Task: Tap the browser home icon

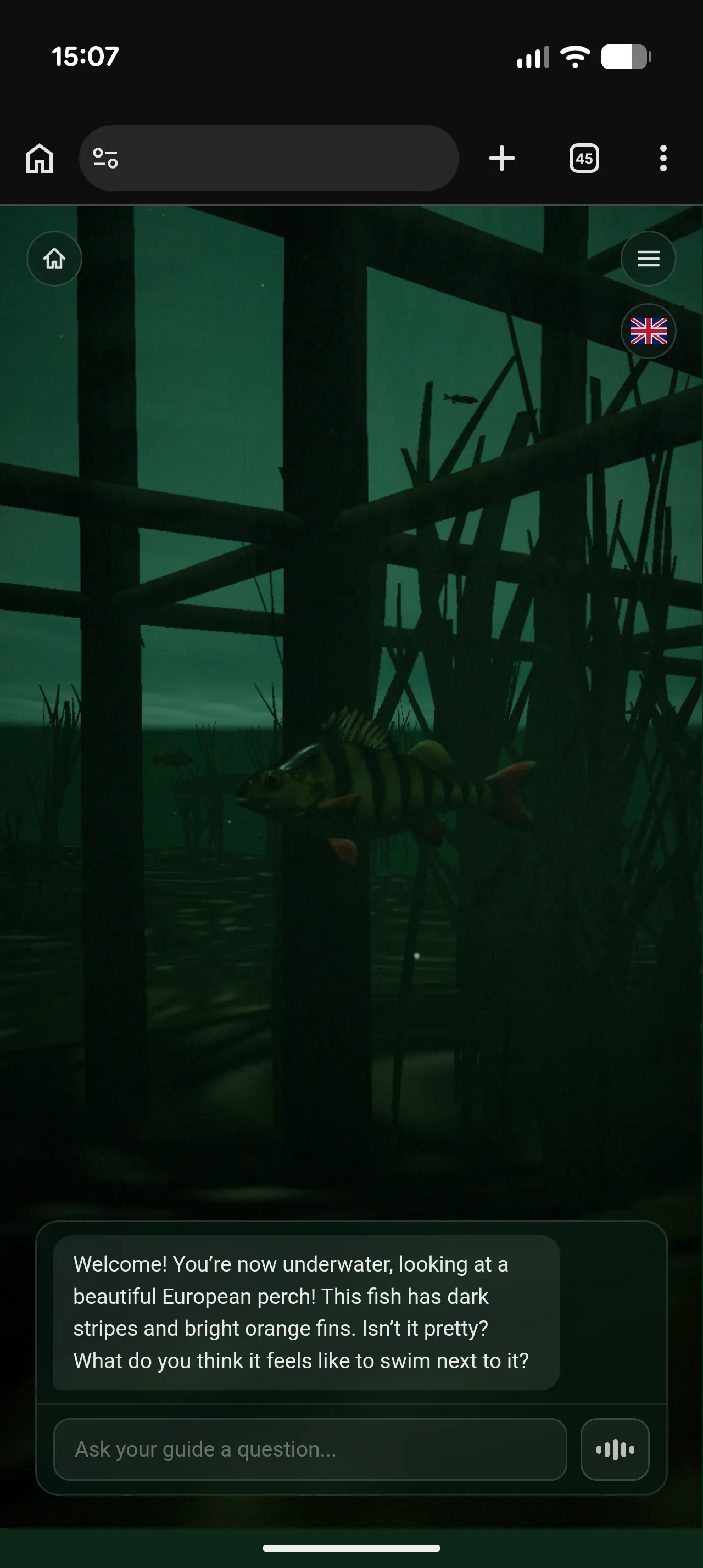Action: pyautogui.click(x=40, y=158)
